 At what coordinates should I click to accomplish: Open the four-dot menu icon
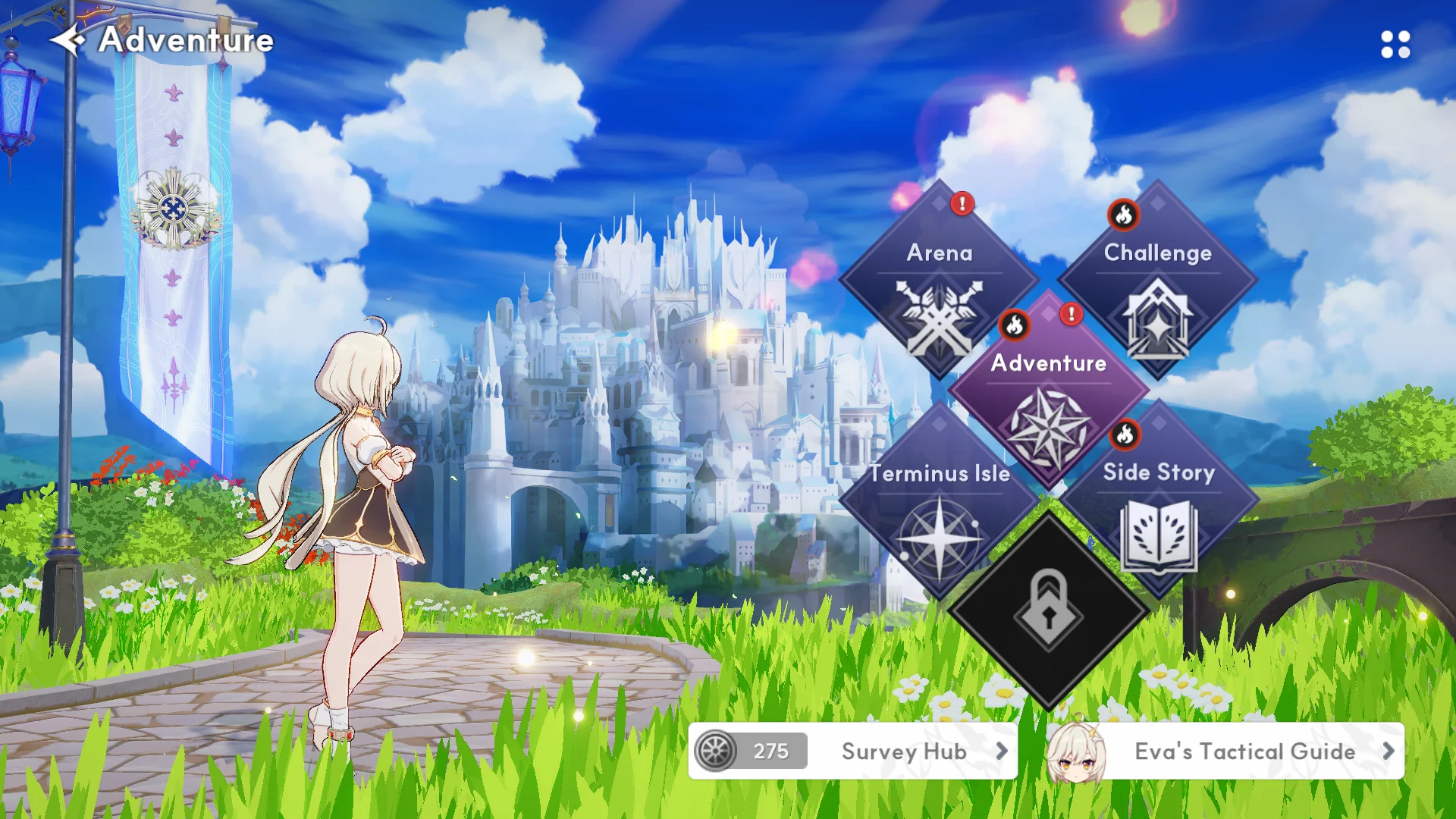(x=1395, y=45)
